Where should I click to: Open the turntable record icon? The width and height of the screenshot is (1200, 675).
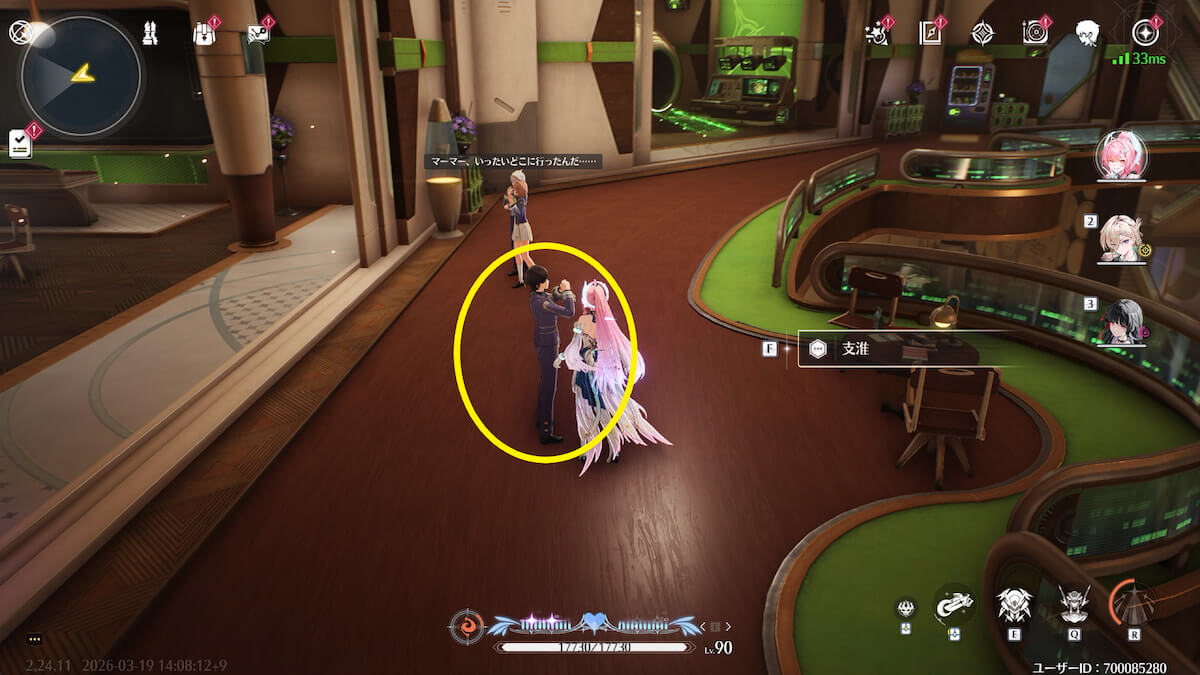coord(1035,33)
